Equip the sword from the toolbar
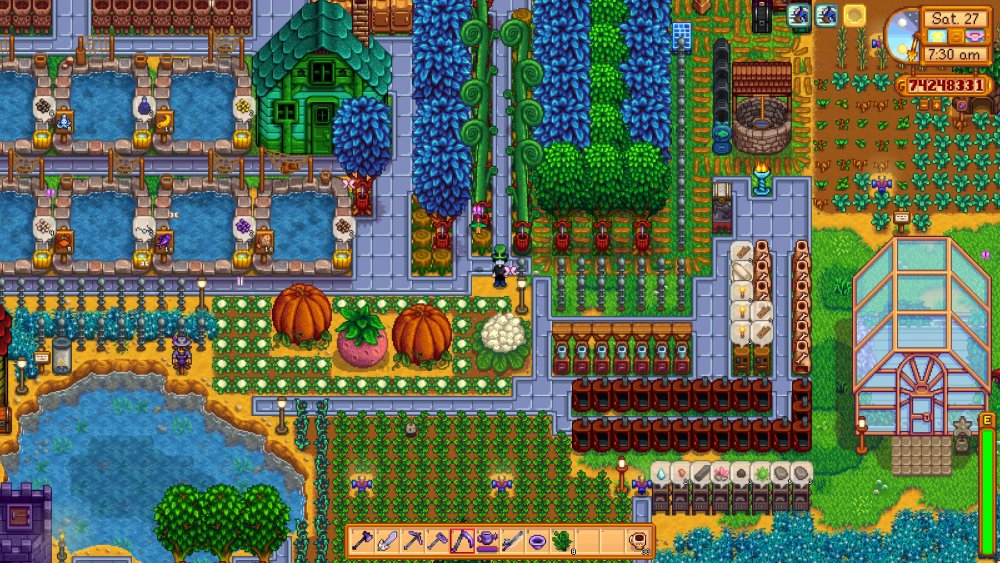The width and height of the screenshot is (1000, 563). tap(388, 541)
